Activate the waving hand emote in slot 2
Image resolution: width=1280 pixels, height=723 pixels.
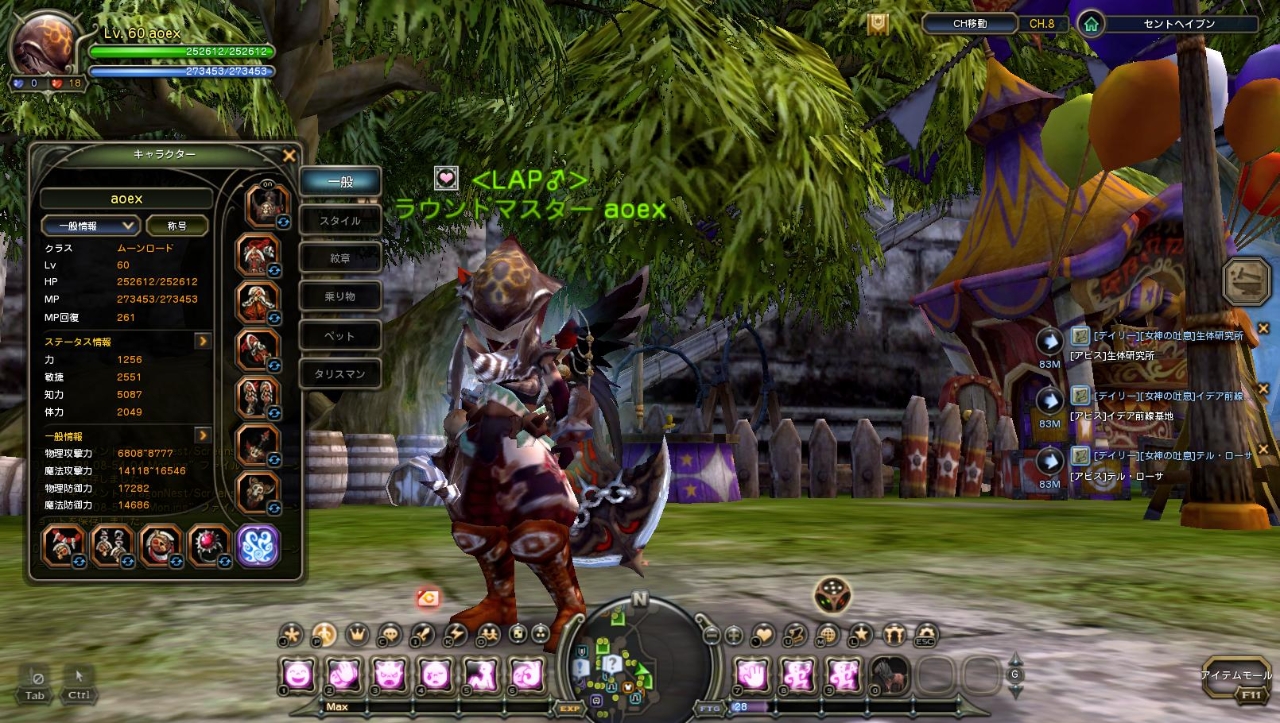pyautogui.click(x=343, y=675)
